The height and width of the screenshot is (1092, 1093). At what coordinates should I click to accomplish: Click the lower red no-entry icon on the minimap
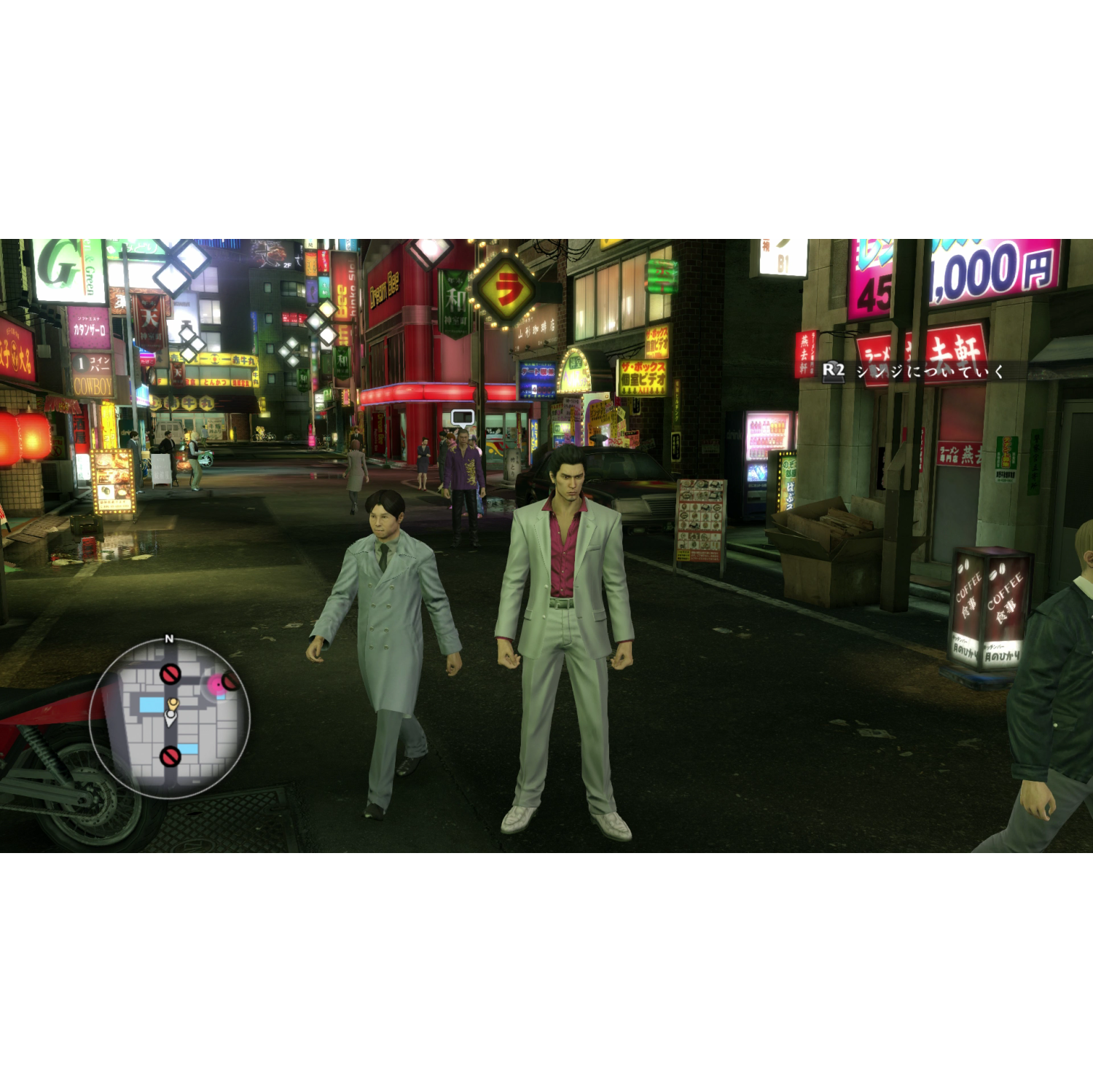[171, 758]
